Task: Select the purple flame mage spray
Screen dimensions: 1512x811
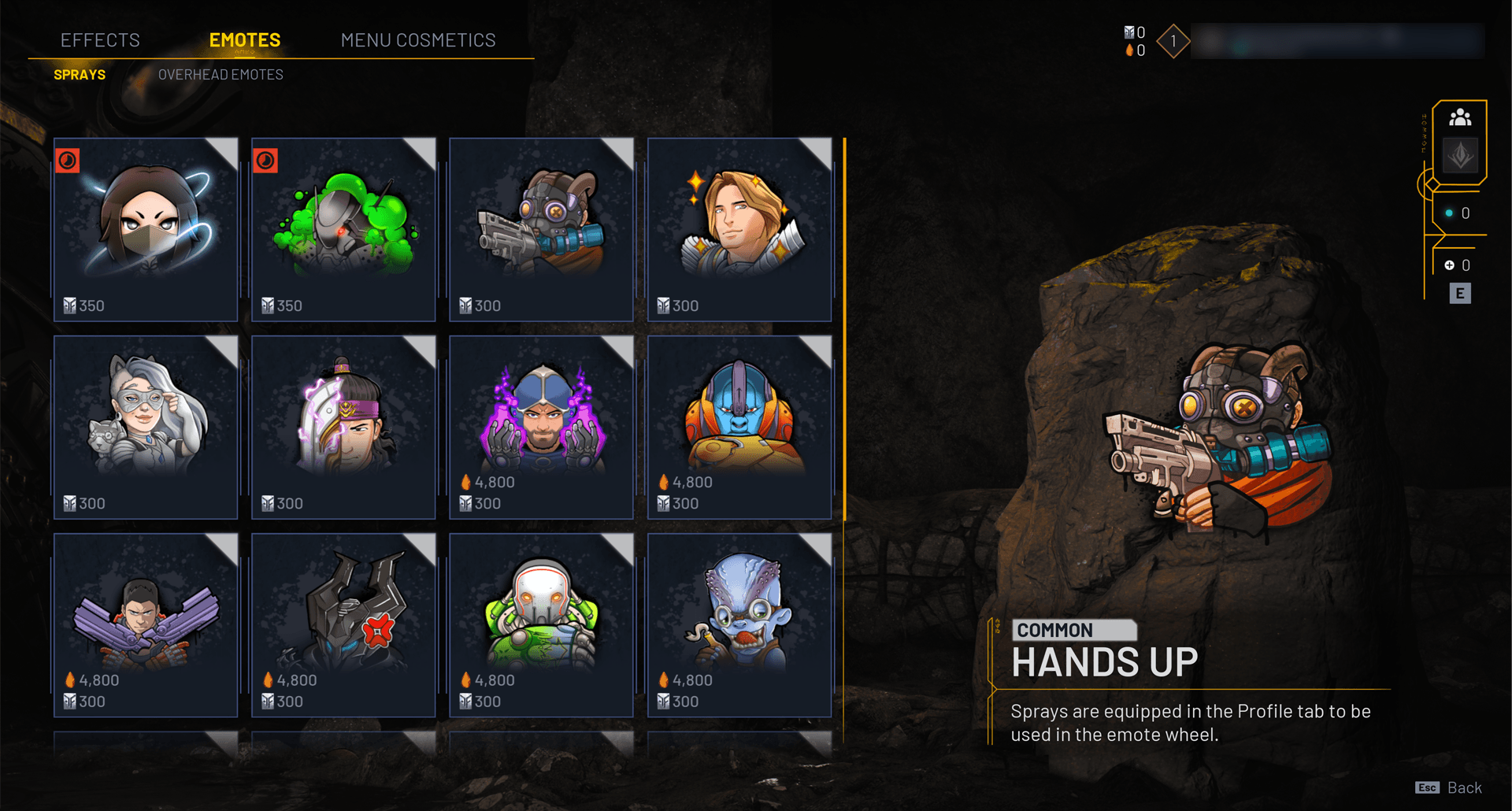Action: [x=541, y=427]
